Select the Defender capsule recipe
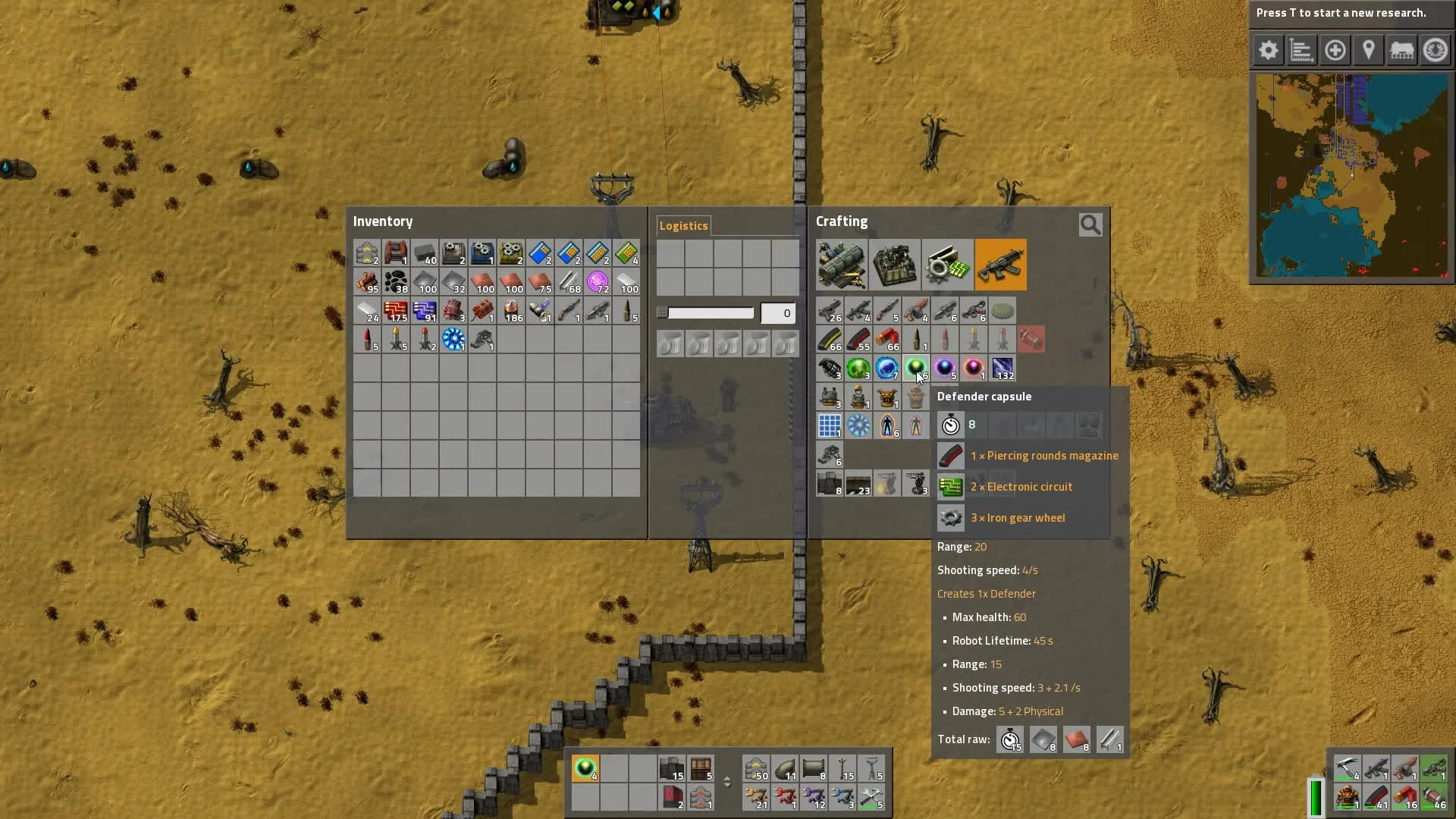The height and width of the screenshot is (819, 1456). pyautogui.click(x=917, y=369)
